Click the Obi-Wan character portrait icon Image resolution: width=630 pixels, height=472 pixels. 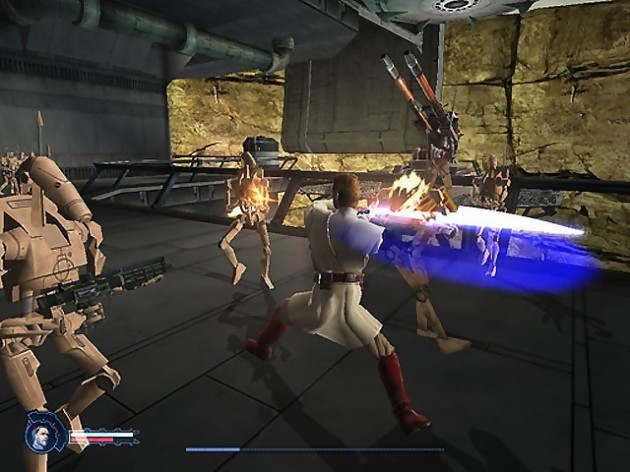[46, 433]
